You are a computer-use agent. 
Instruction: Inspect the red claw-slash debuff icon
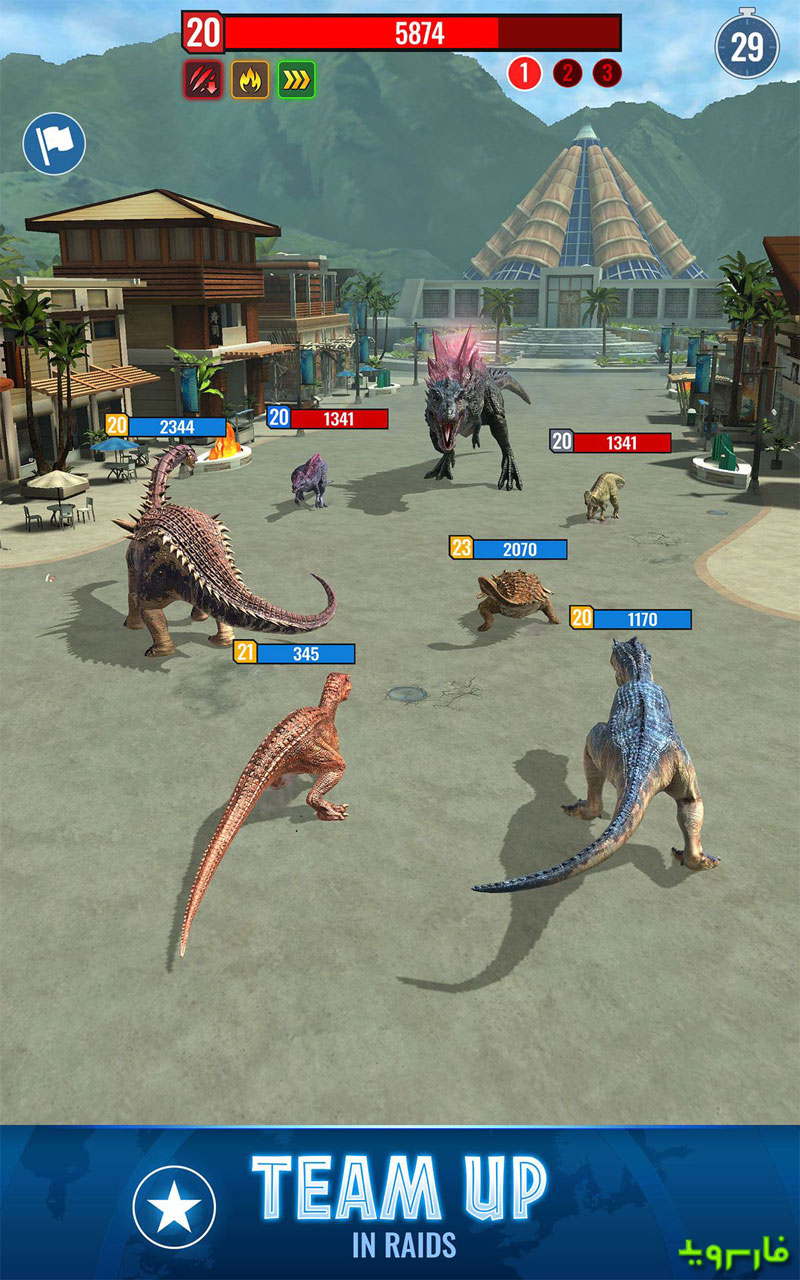click(203, 79)
